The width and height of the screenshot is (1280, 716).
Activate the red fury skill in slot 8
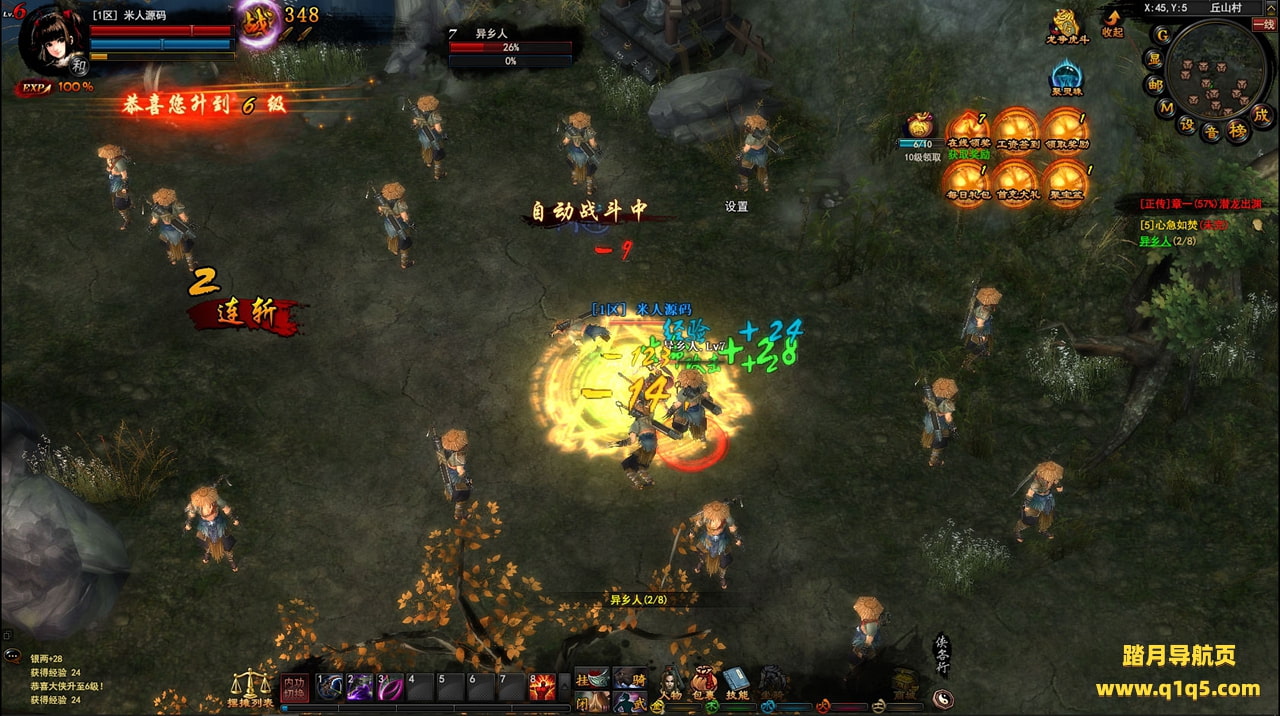(x=541, y=686)
